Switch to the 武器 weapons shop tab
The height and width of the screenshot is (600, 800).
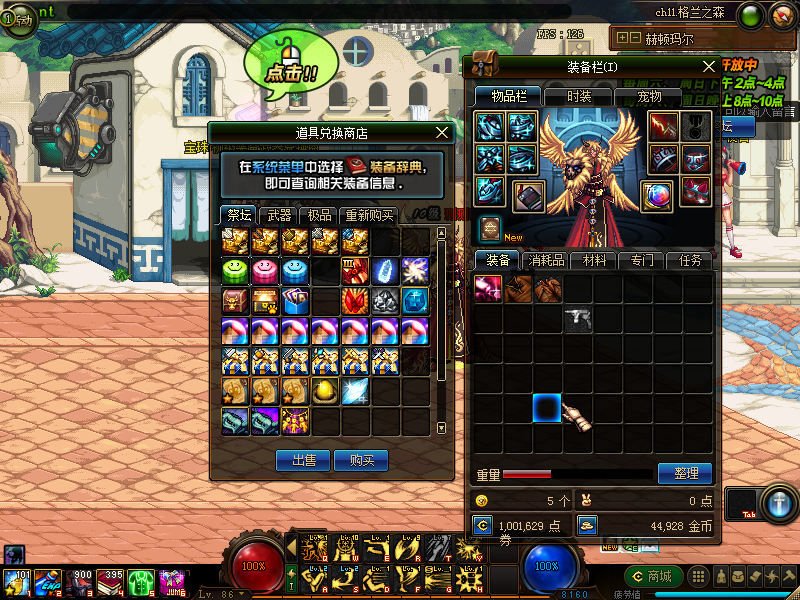275,215
